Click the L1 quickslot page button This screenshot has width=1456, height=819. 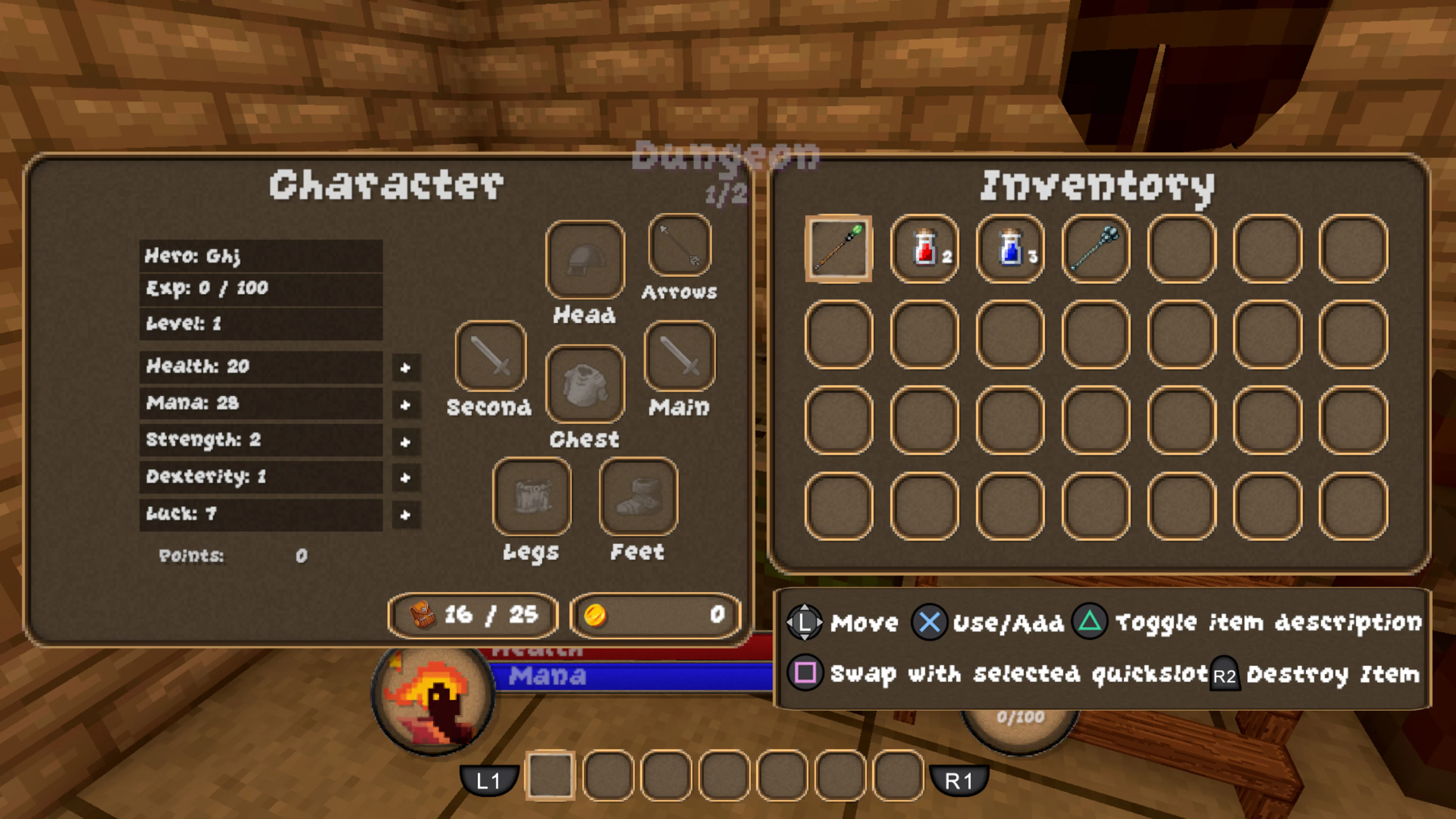click(x=490, y=781)
